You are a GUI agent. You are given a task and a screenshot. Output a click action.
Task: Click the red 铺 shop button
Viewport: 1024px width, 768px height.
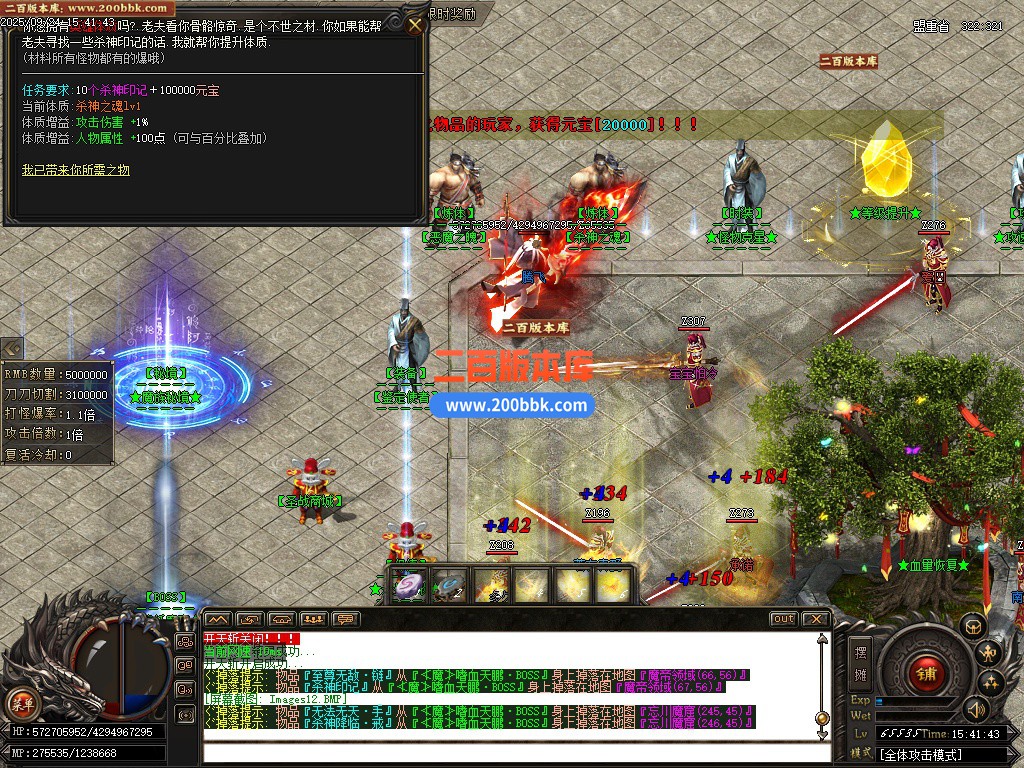(x=926, y=672)
